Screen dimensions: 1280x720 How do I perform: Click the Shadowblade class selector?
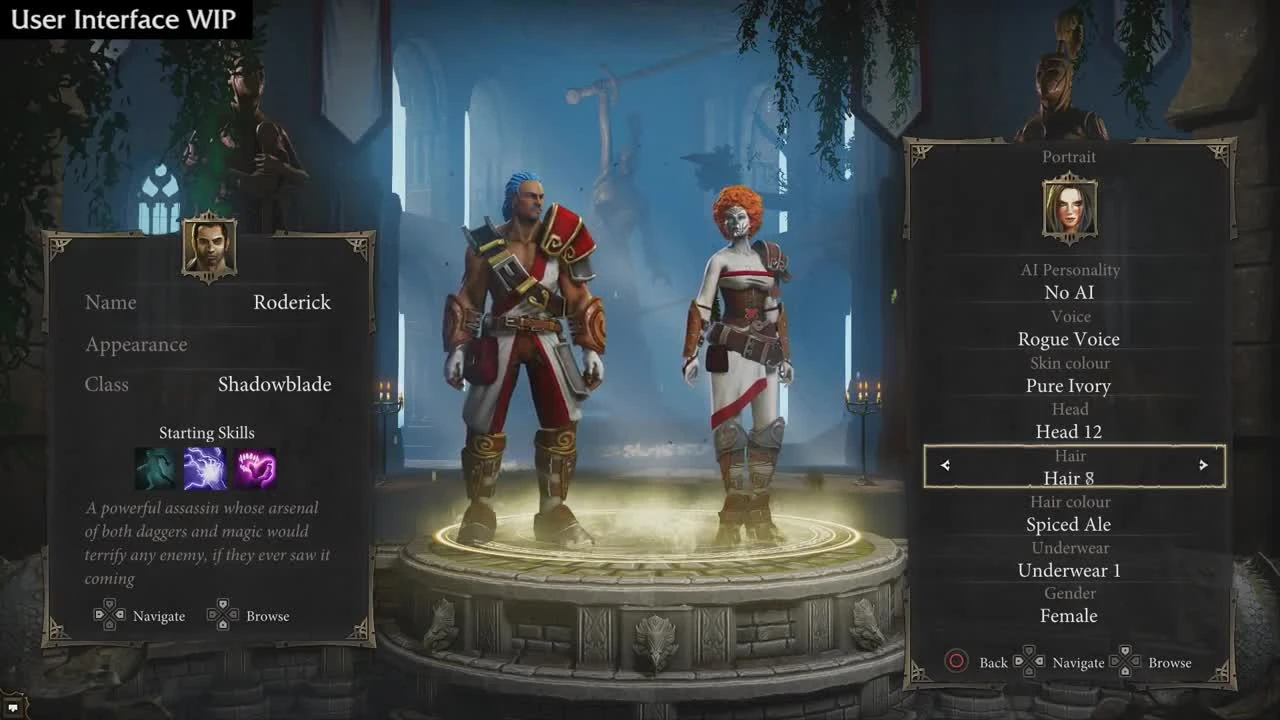pos(273,384)
